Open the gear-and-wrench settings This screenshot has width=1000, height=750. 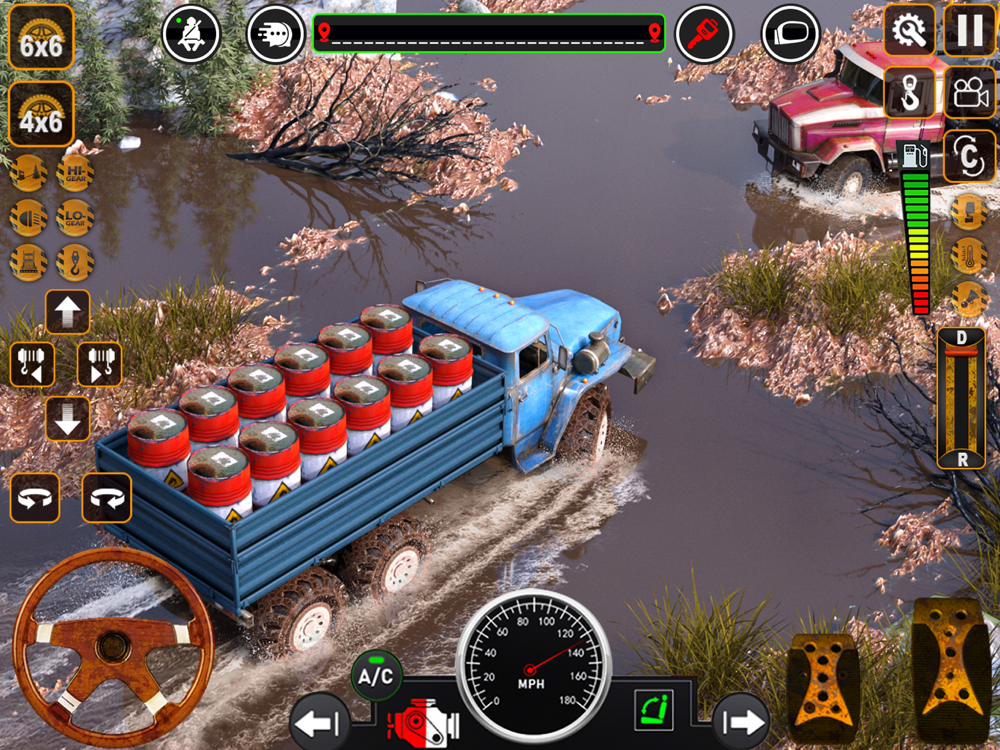(909, 30)
